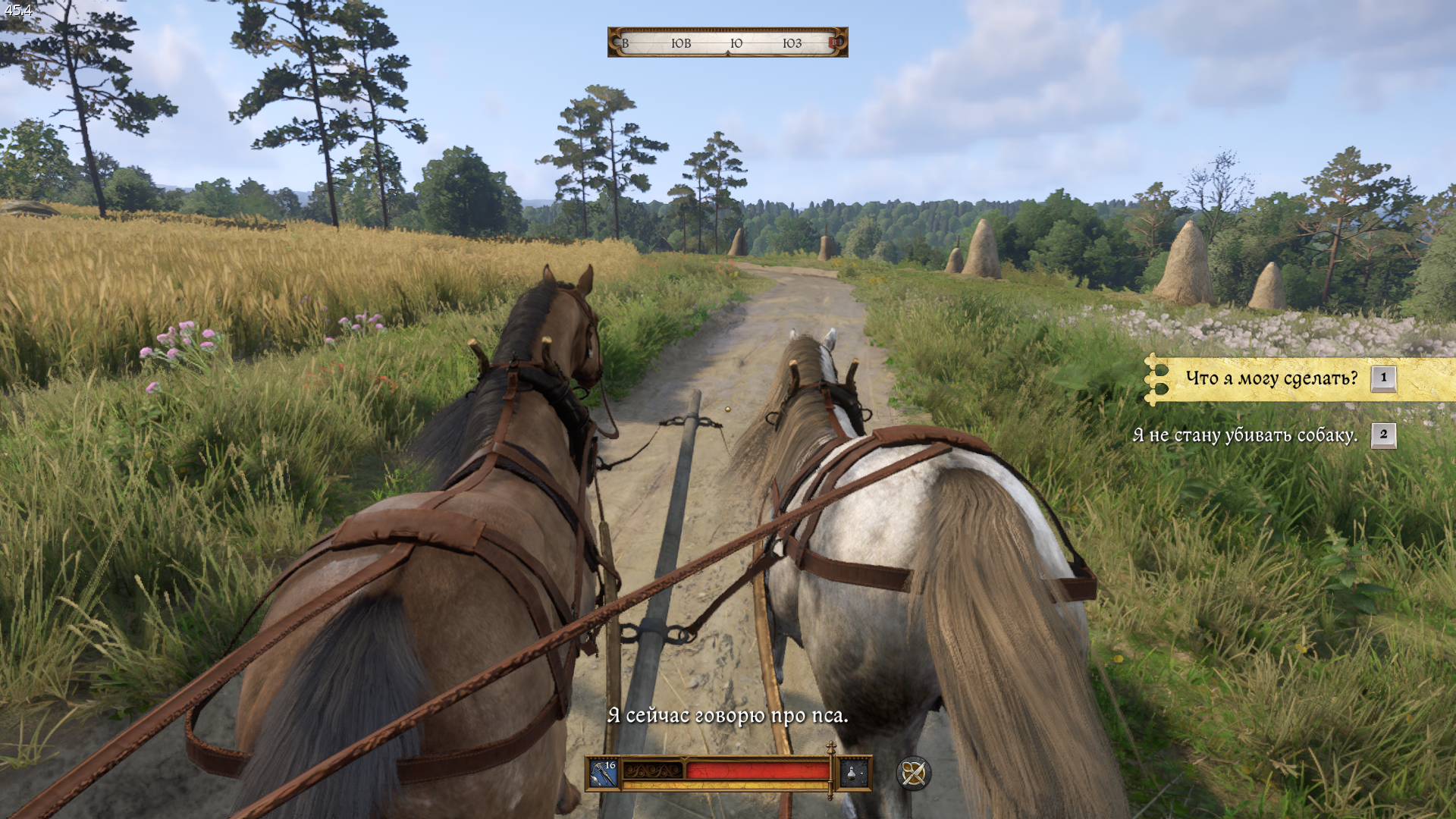
Task: Click the crossbow weapon slot
Action: pos(604,773)
